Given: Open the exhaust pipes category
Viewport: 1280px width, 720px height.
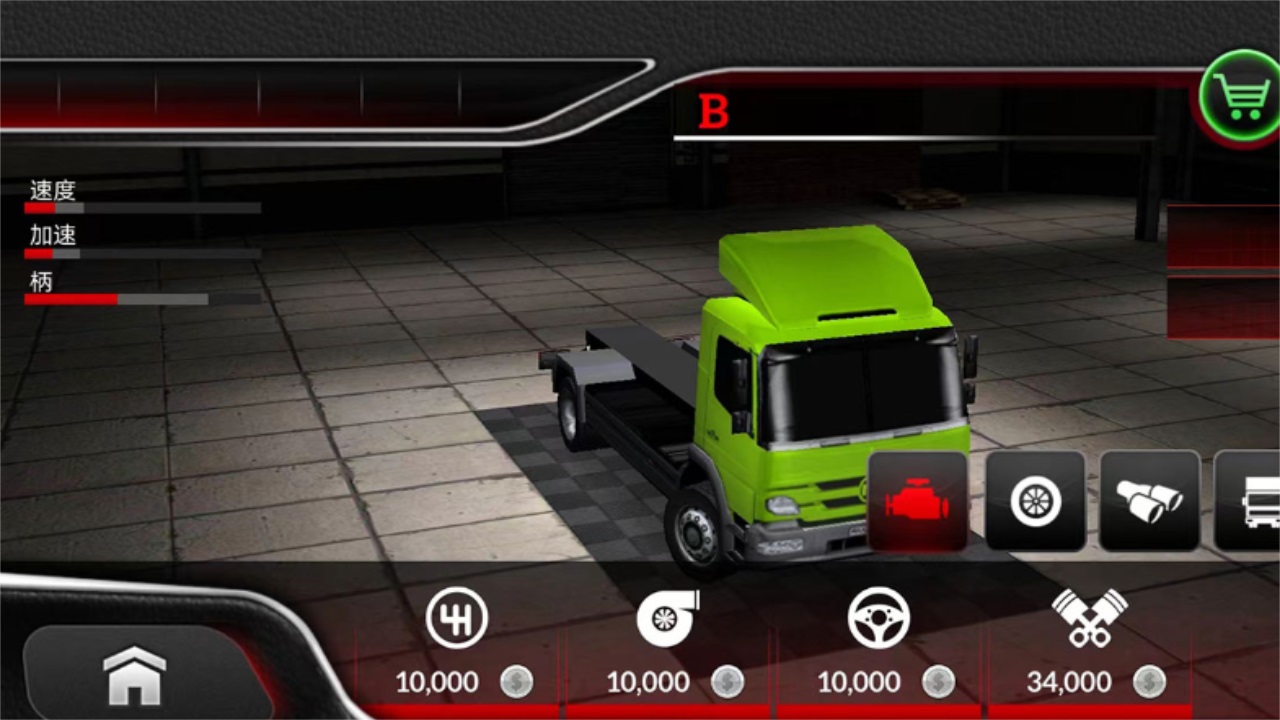Looking at the screenshot, I should [x=1149, y=501].
